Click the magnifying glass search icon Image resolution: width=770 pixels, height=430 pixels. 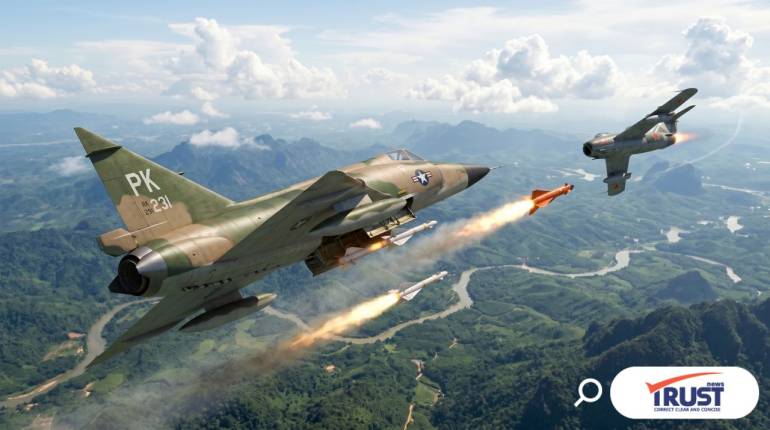pos(588,392)
